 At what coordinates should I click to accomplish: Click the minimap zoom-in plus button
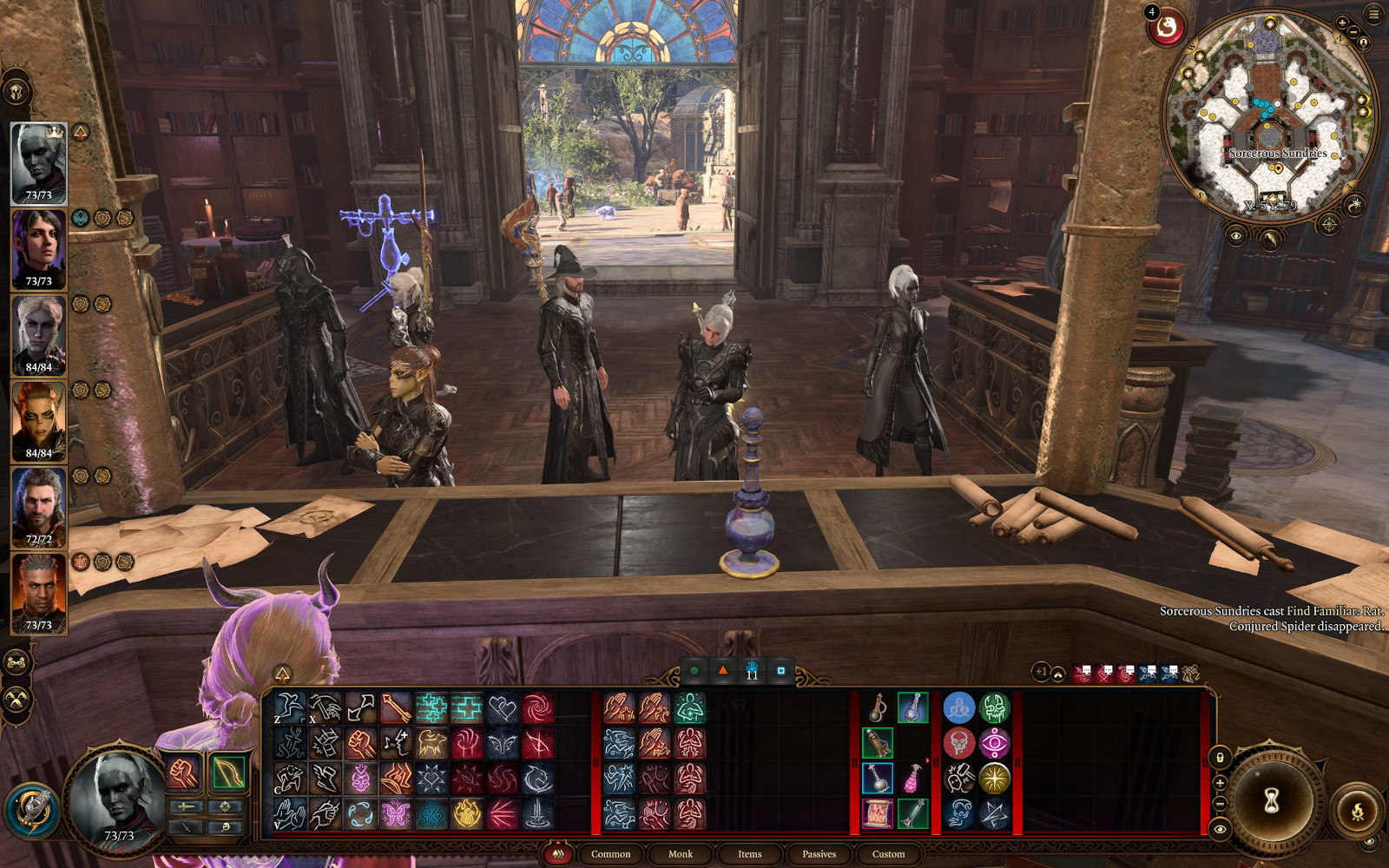1343,23
